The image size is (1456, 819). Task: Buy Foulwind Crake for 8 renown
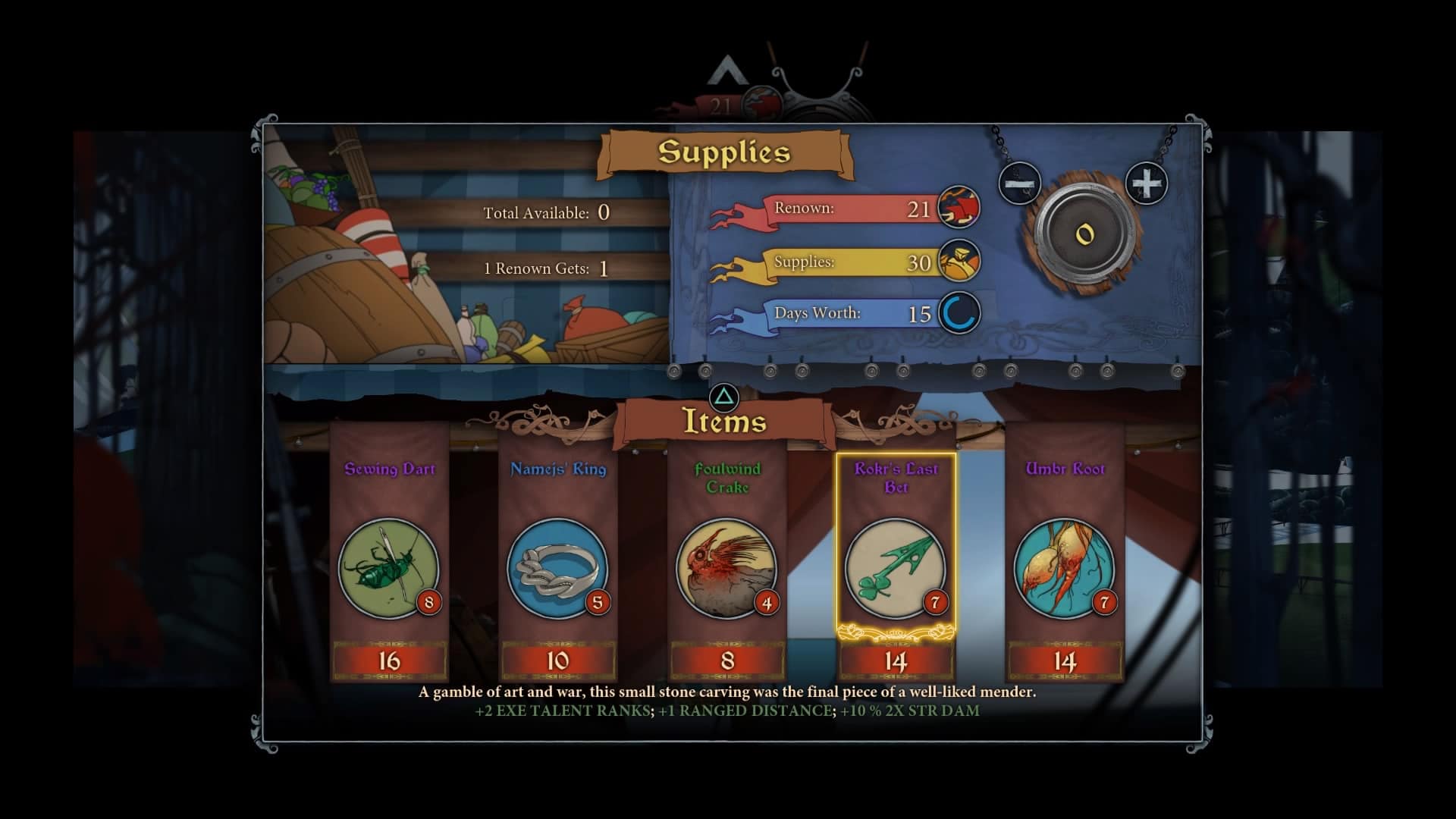(x=727, y=661)
